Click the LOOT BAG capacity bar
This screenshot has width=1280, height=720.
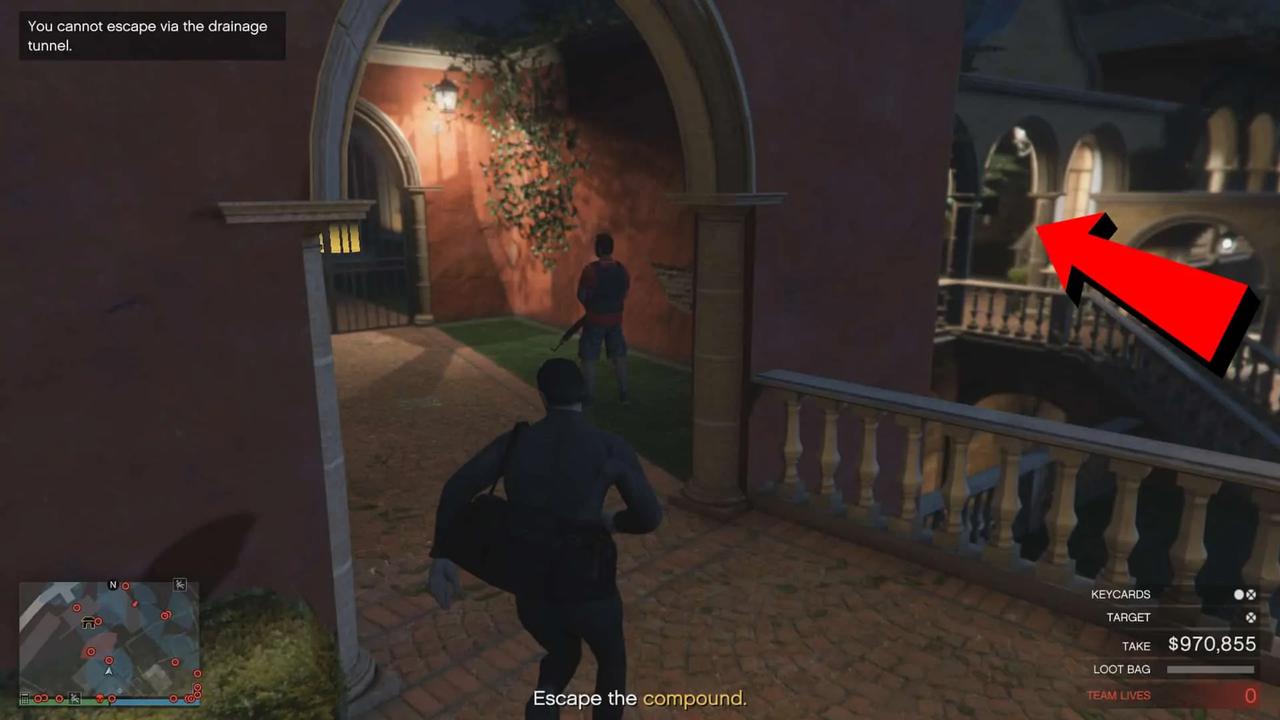tap(1210, 669)
